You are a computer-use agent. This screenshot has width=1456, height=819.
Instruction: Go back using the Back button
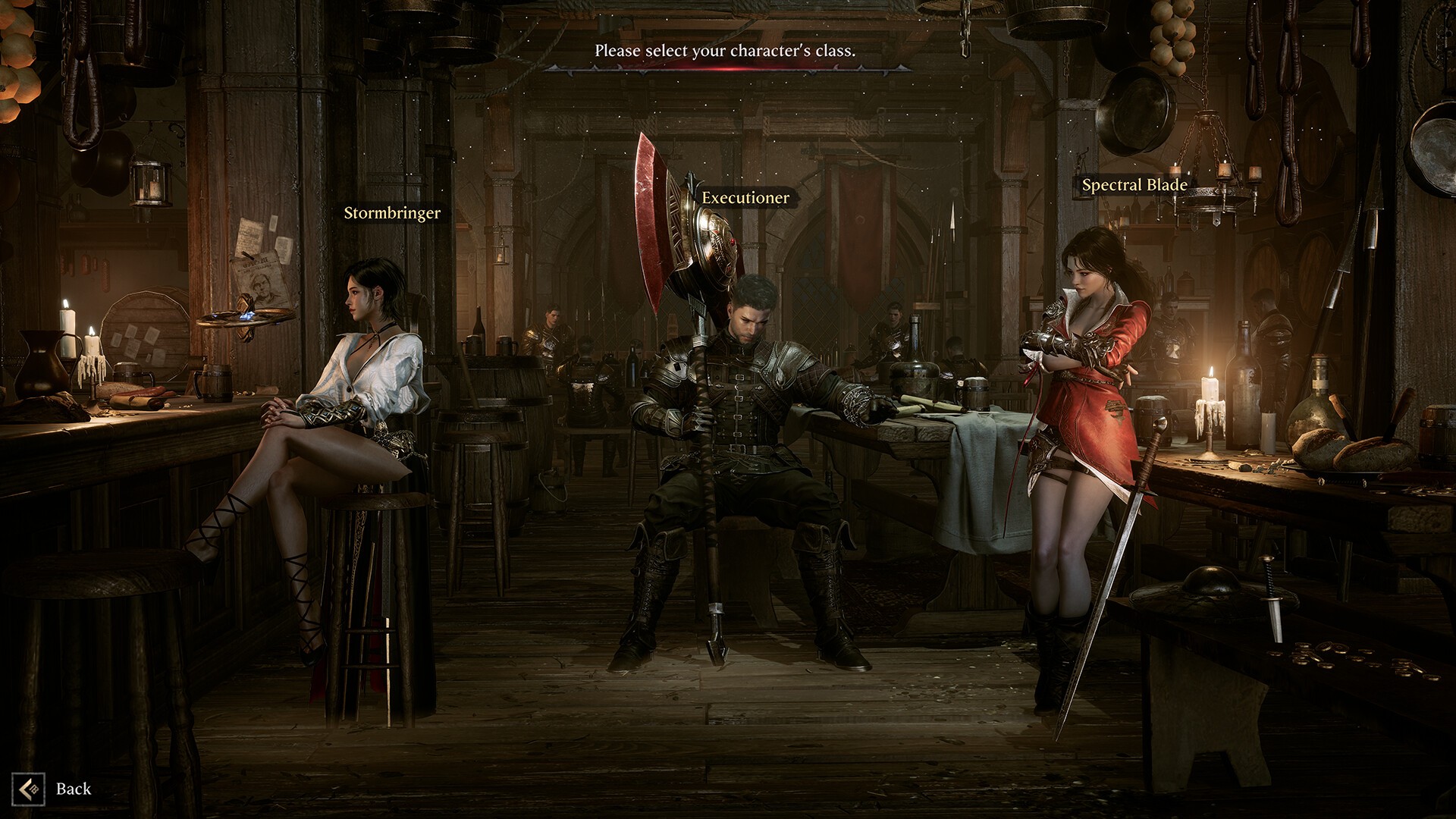[x=53, y=789]
